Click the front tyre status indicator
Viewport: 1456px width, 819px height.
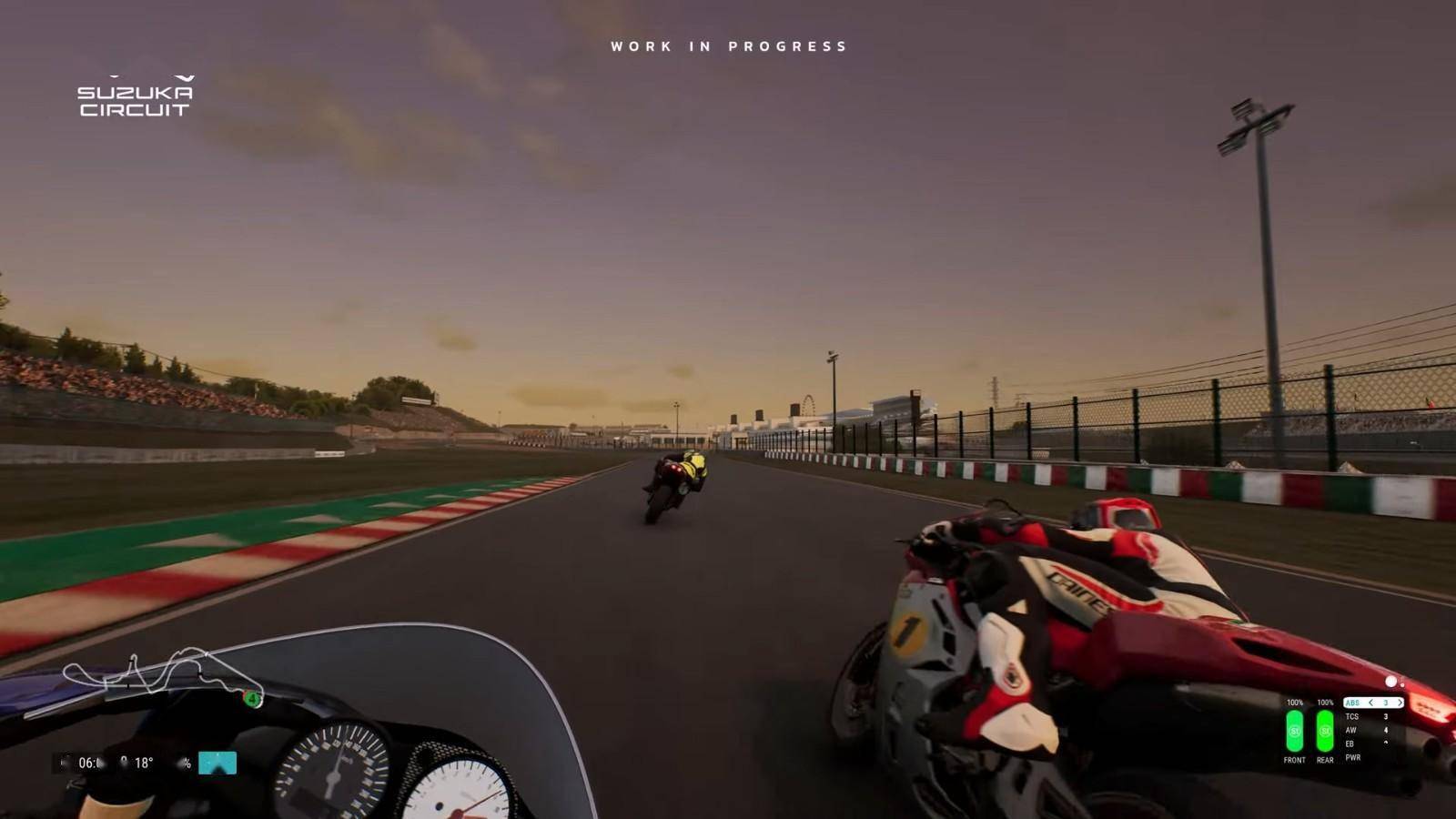1295,731
